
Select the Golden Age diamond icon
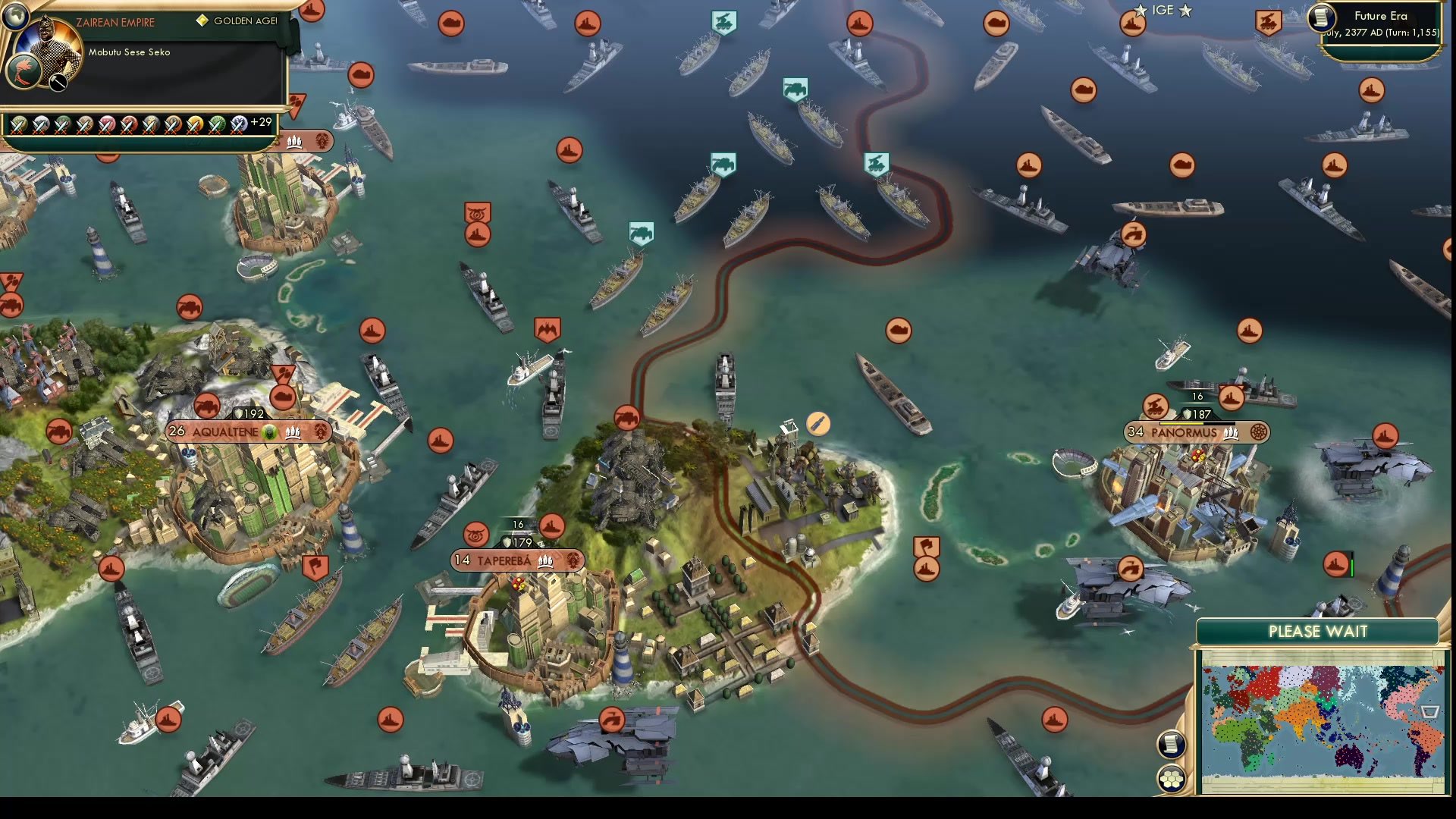(203, 20)
